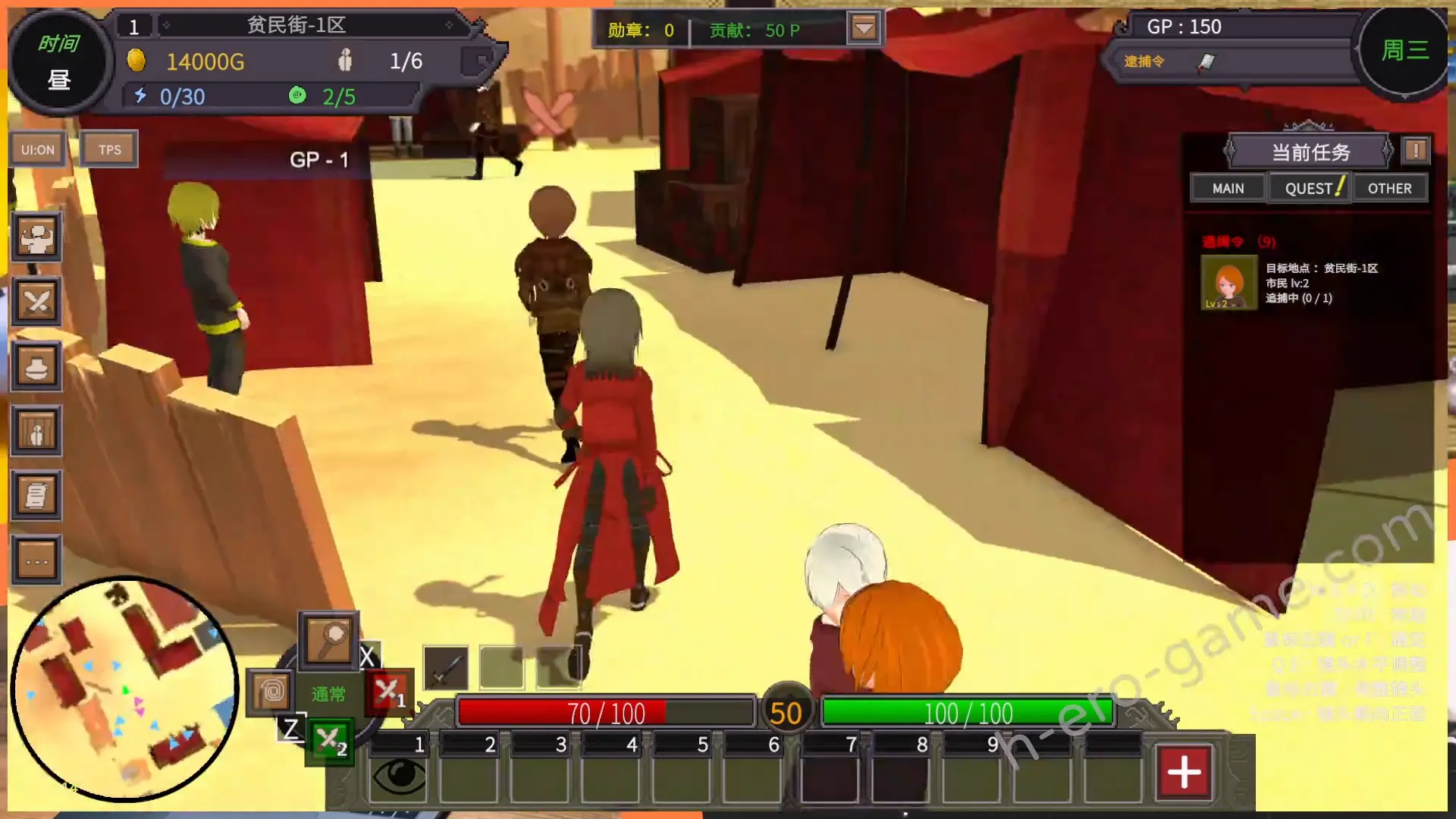
Task: Open the crossed swords menu in the left sidebar
Action: [x=36, y=303]
